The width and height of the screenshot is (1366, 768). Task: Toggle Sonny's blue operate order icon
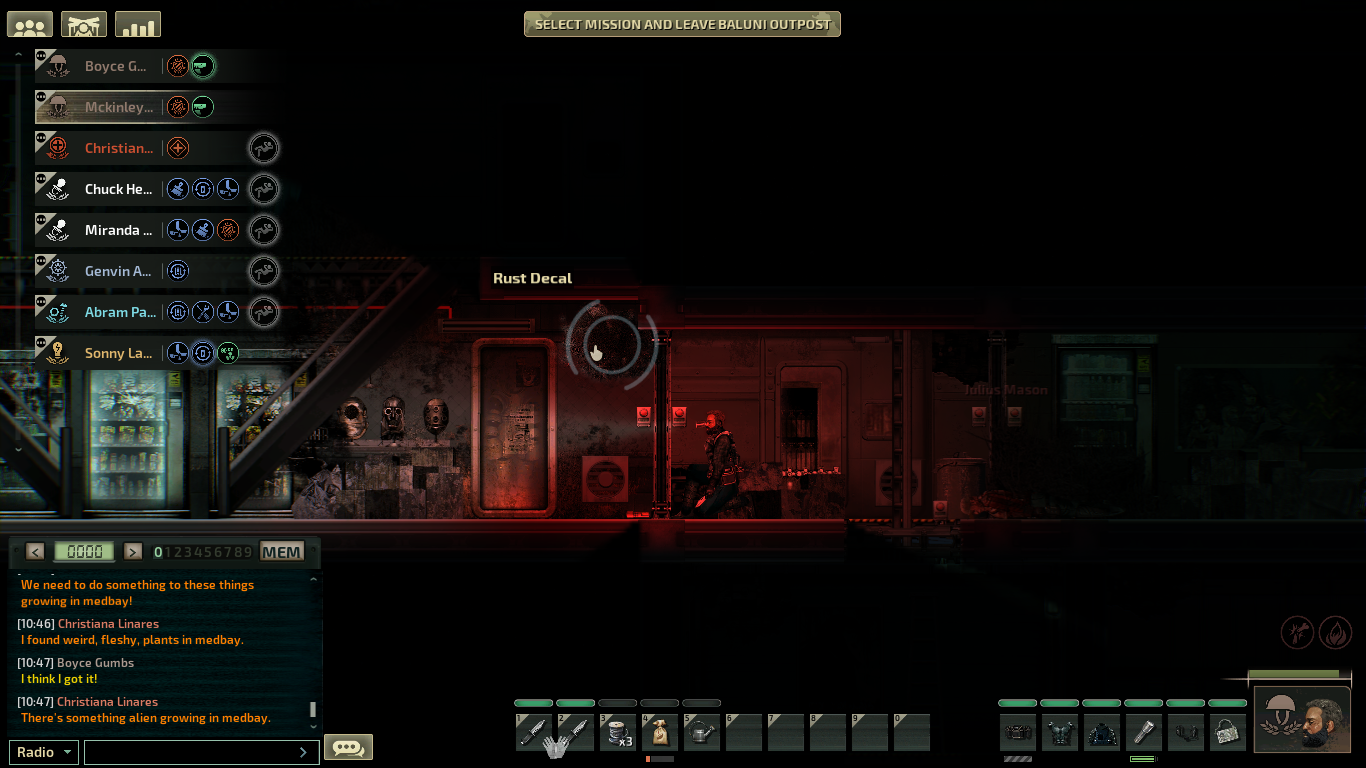tap(202, 353)
